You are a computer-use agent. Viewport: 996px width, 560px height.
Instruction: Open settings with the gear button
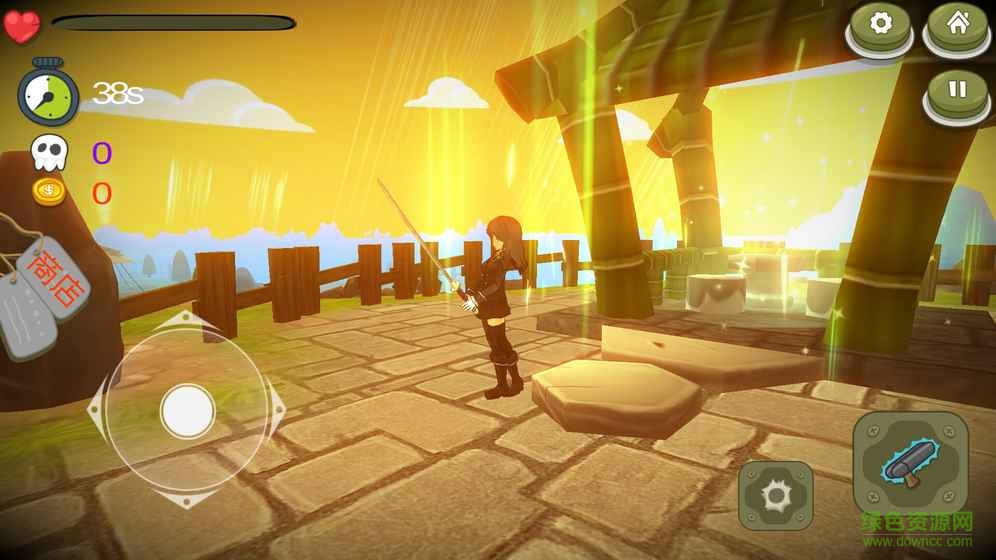[880, 26]
